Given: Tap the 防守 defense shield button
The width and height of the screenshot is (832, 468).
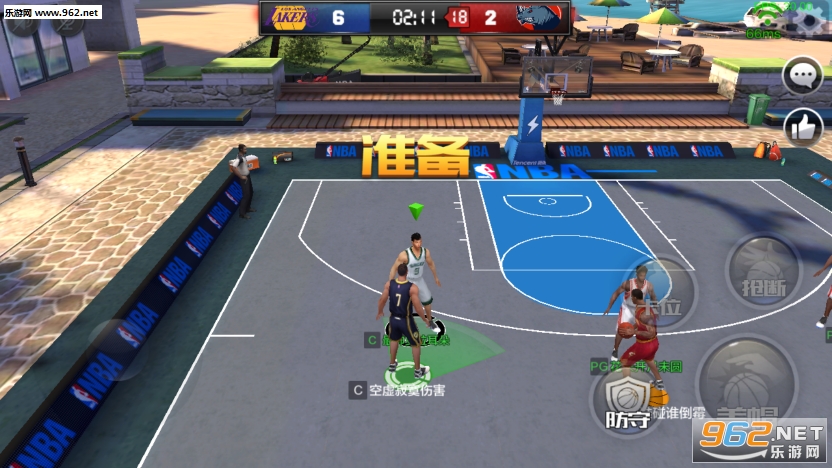Looking at the screenshot, I should (627, 401).
